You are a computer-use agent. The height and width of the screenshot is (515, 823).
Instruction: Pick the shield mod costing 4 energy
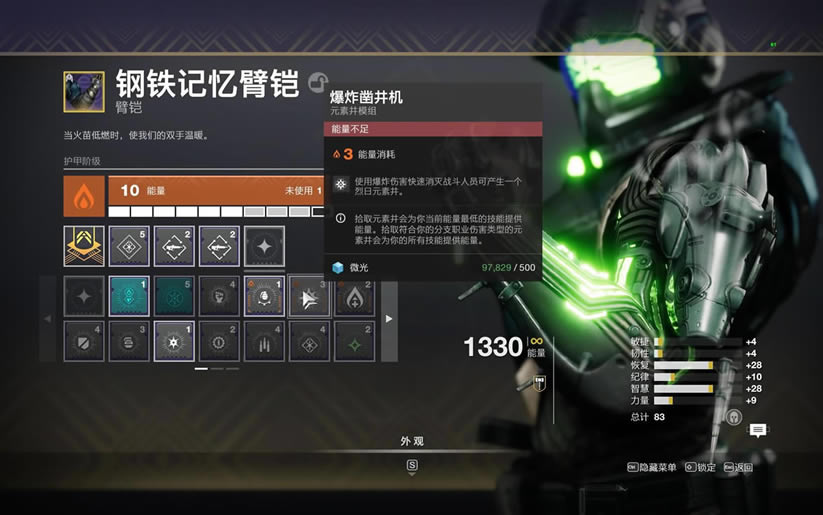[x=83, y=341]
